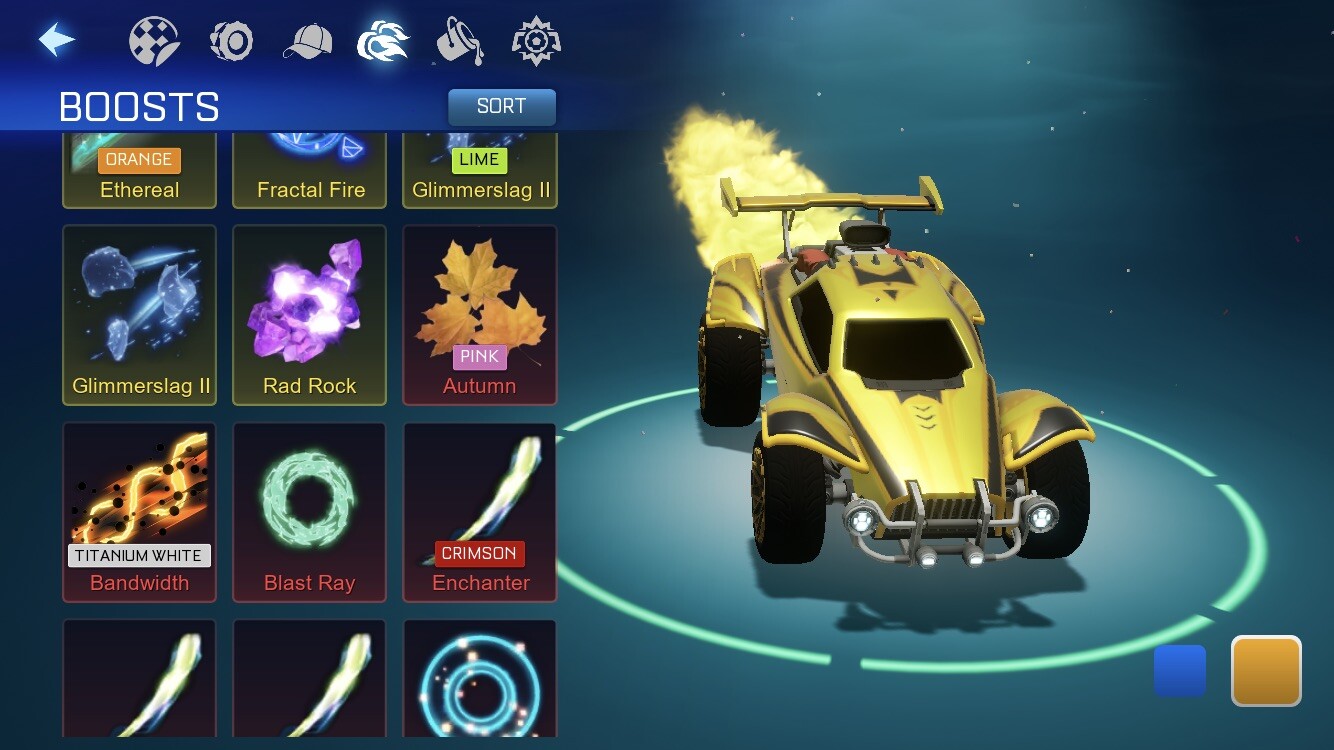1334x750 pixels.
Task: Switch to the wheels tab
Action: tap(231, 42)
